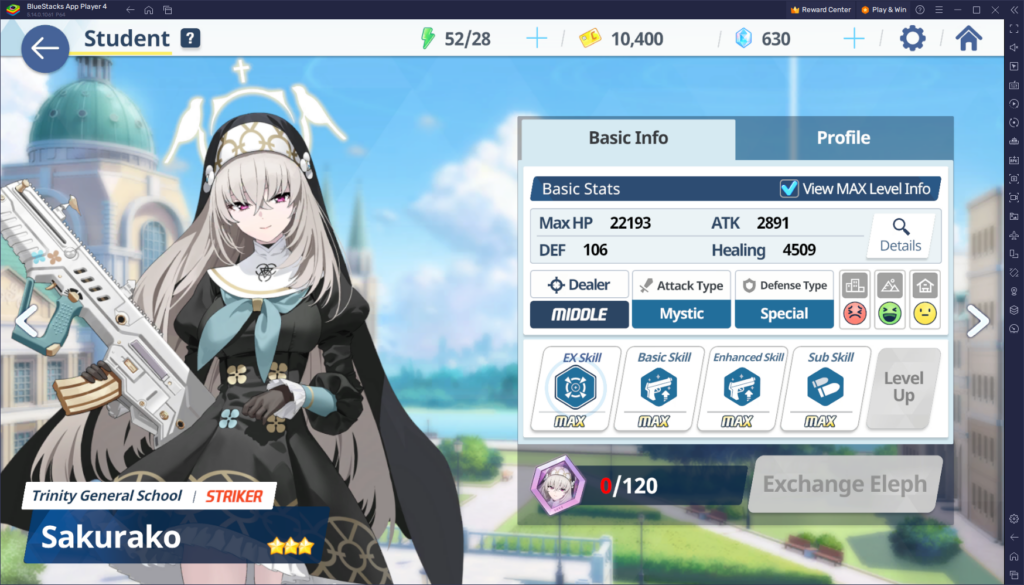
Task: Go back using the arrow button
Action: pos(44,49)
